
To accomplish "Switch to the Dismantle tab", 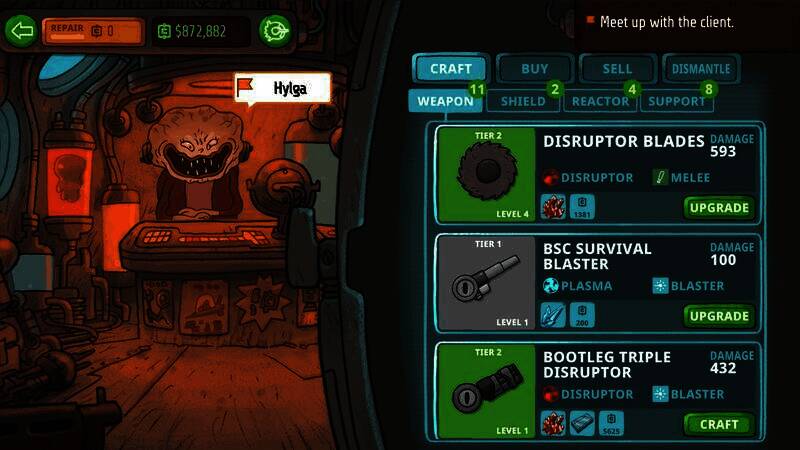I will pyautogui.click(x=701, y=69).
